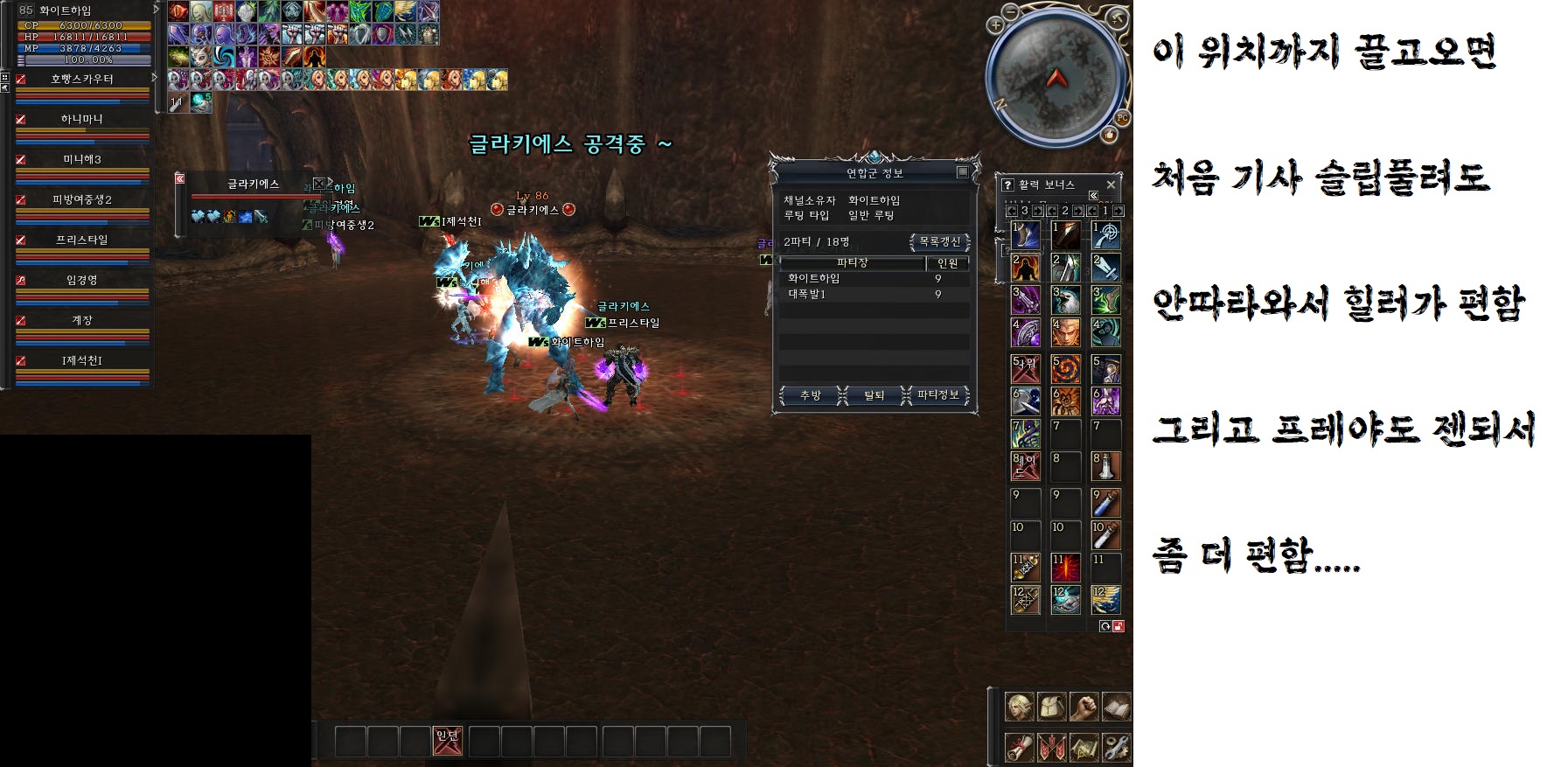Image resolution: width=1568 pixels, height=767 pixels.
Task: Use the fiery spiral skill in hotbar
Action: pyautogui.click(x=1065, y=369)
